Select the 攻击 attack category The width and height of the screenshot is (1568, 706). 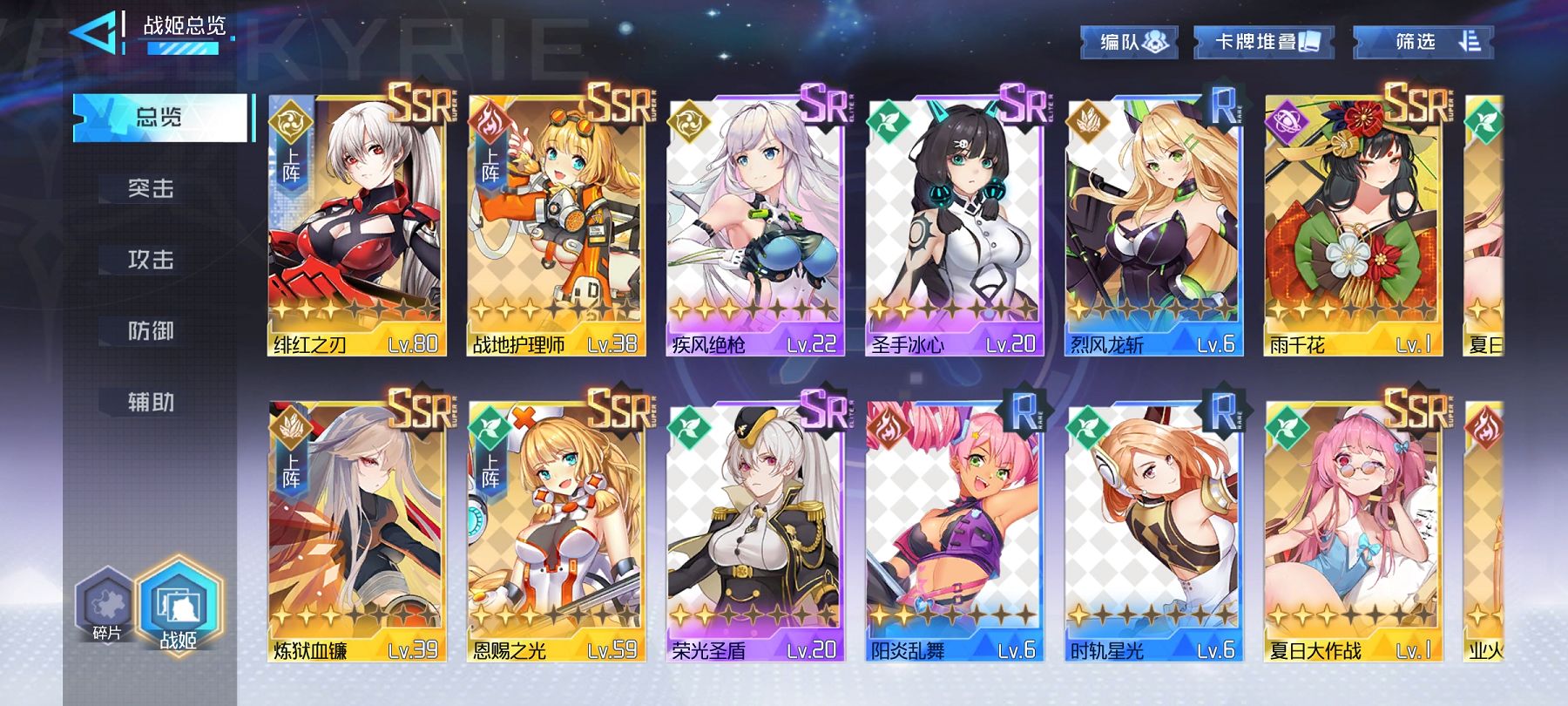(x=152, y=260)
